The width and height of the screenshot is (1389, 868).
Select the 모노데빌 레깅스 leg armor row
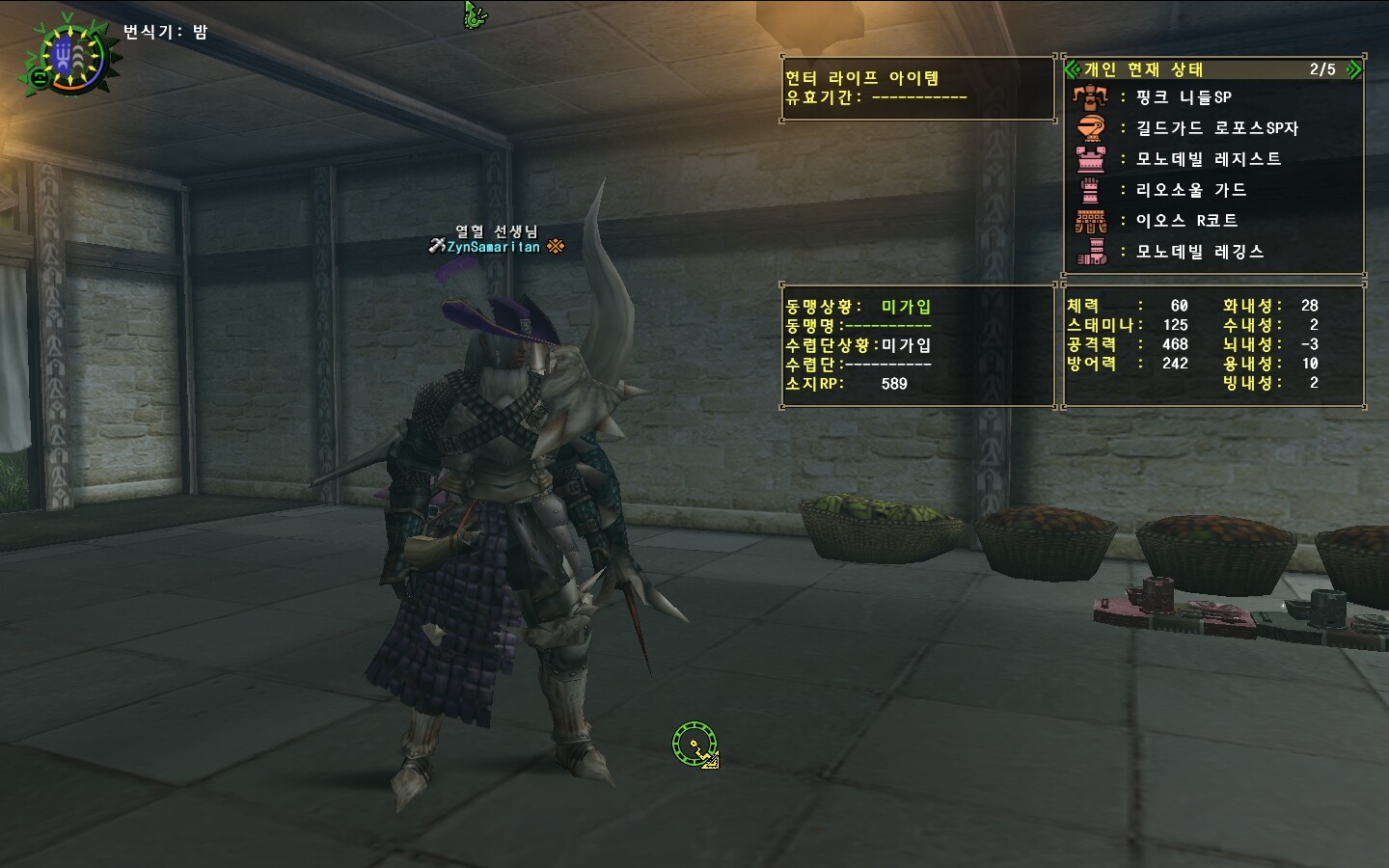[1199, 252]
